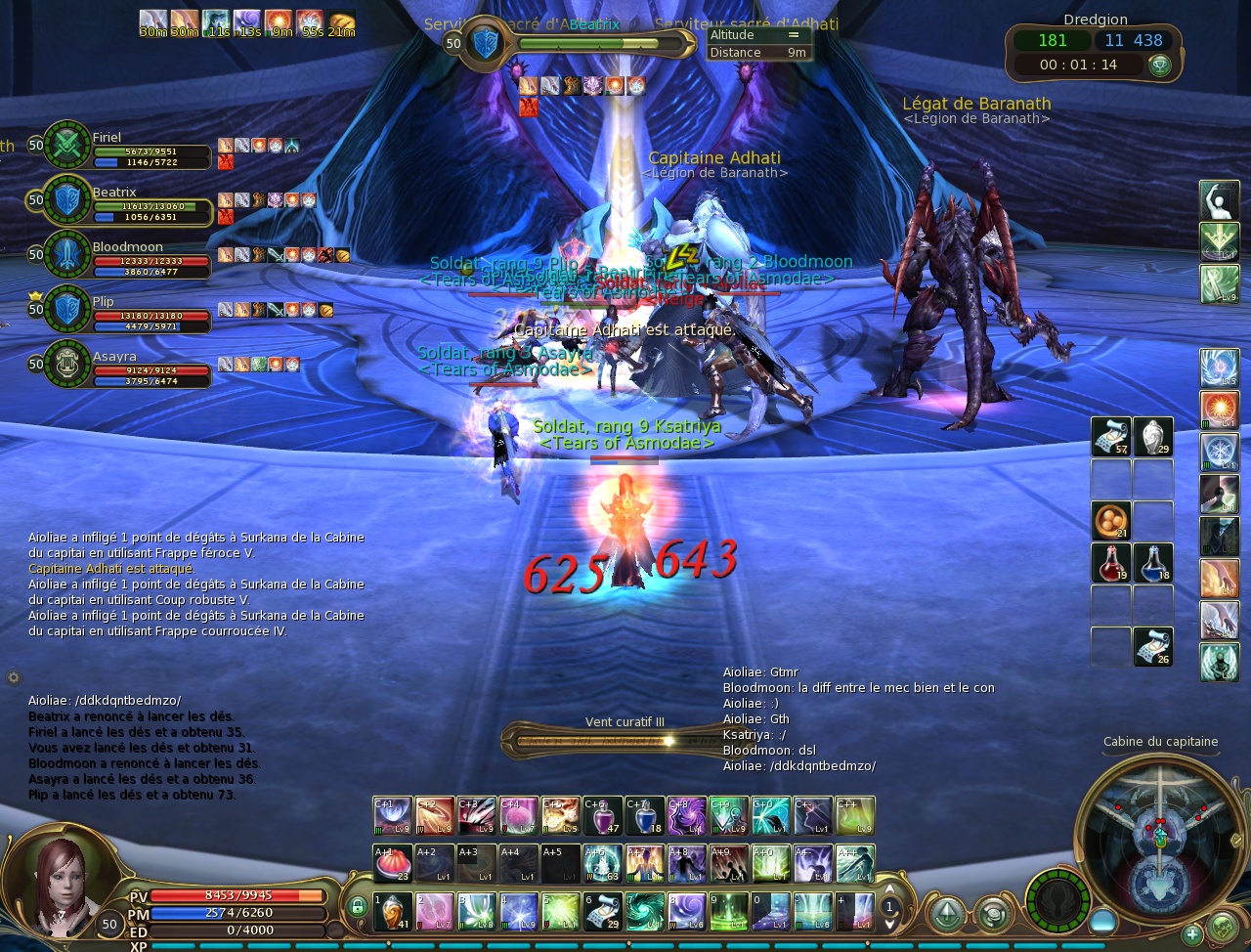Open the chat settings gear icon
Image resolution: width=1251 pixels, height=952 pixels.
pyautogui.click(x=14, y=677)
